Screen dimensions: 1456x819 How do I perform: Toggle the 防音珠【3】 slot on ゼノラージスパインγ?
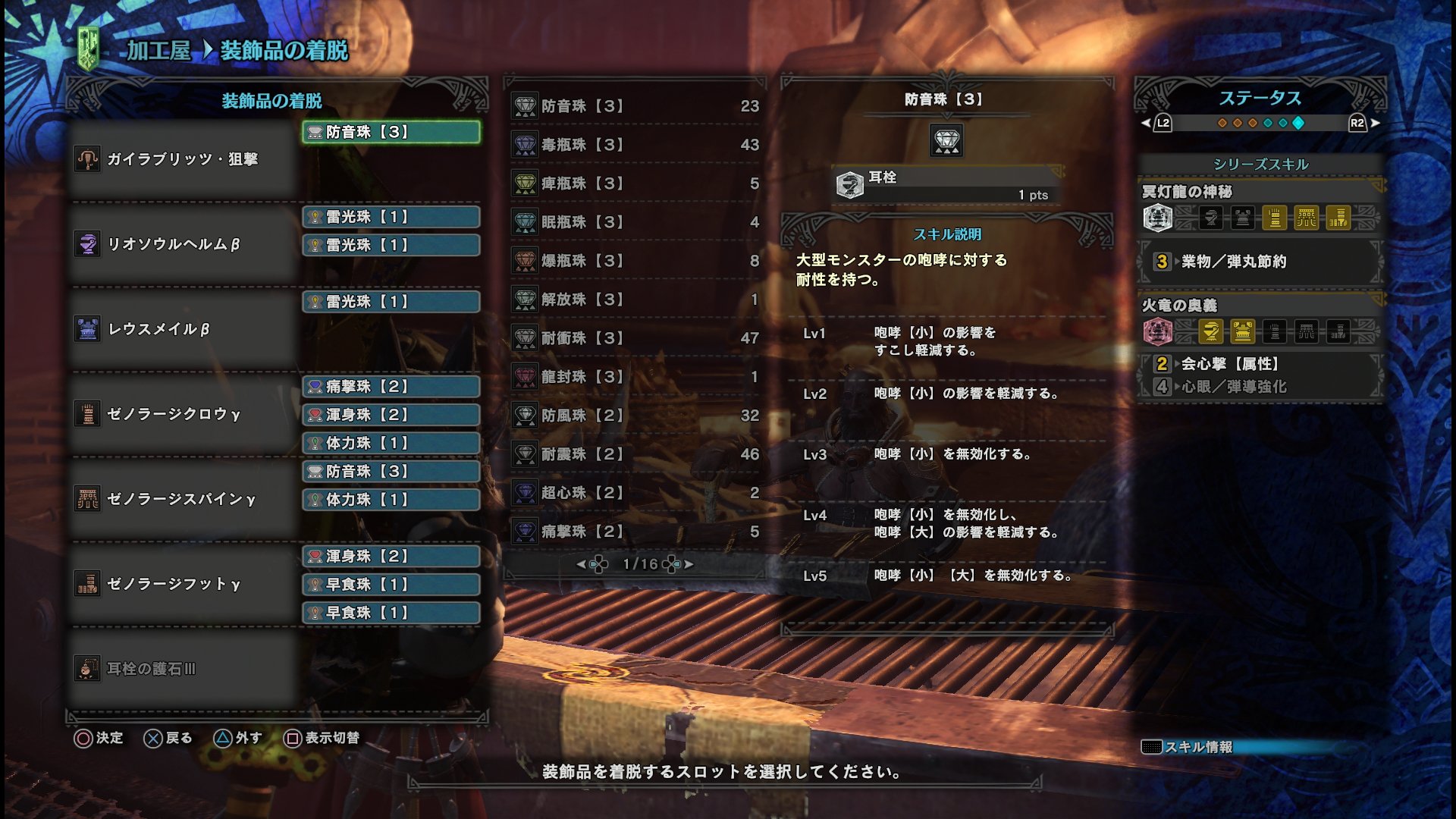click(x=390, y=472)
